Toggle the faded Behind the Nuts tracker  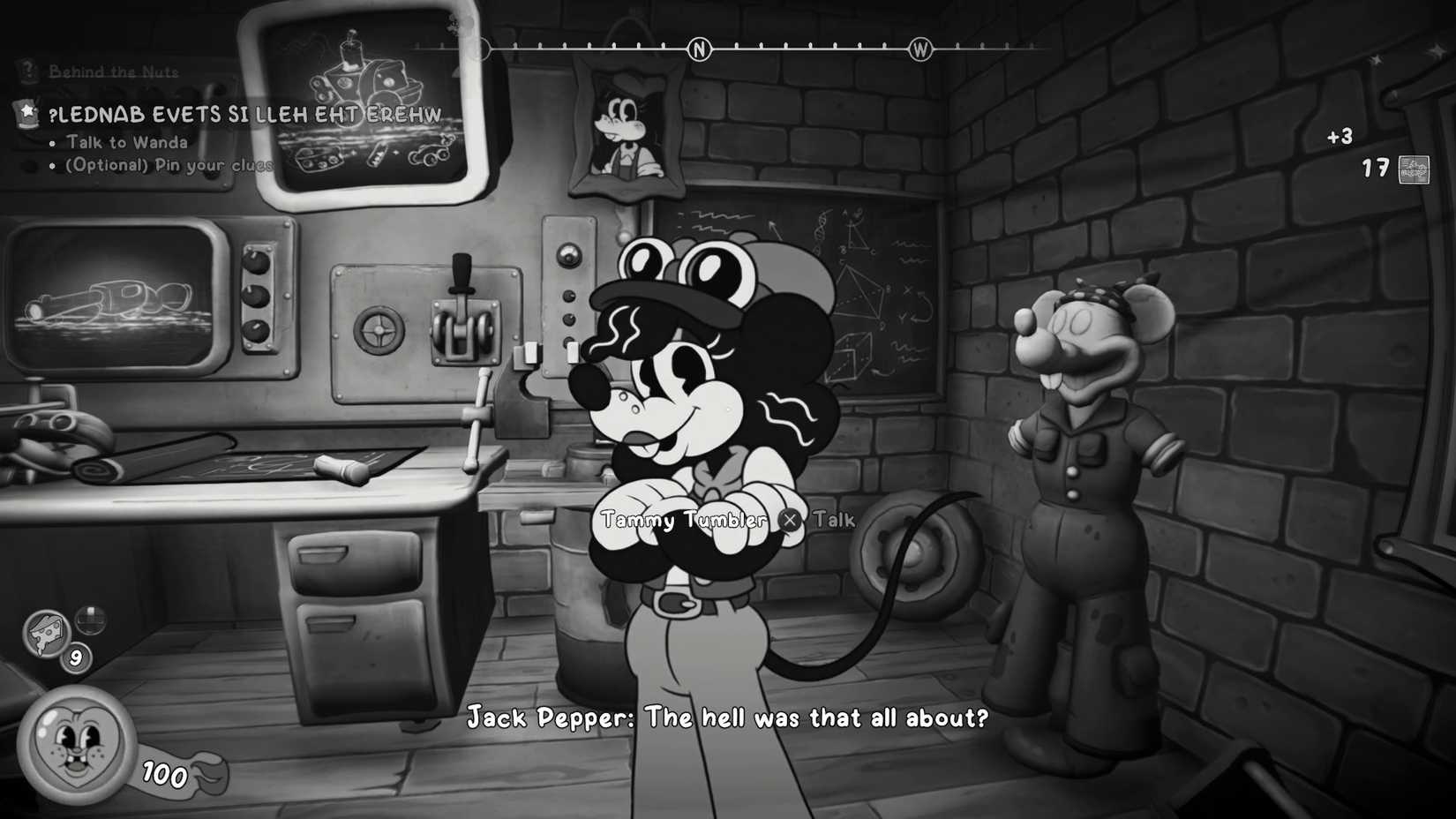point(113,71)
